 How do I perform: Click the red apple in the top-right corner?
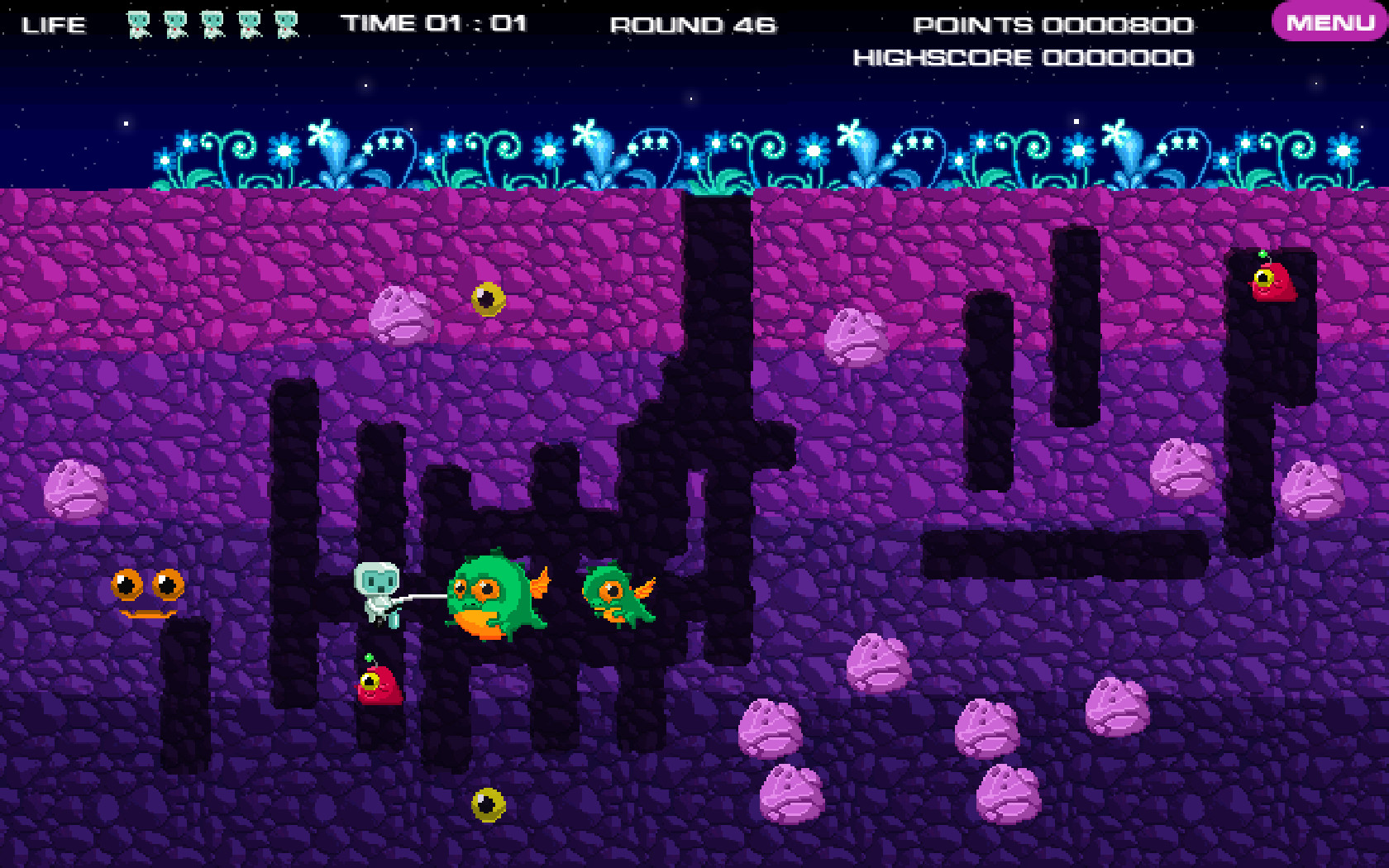pyautogui.click(x=1273, y=281)
